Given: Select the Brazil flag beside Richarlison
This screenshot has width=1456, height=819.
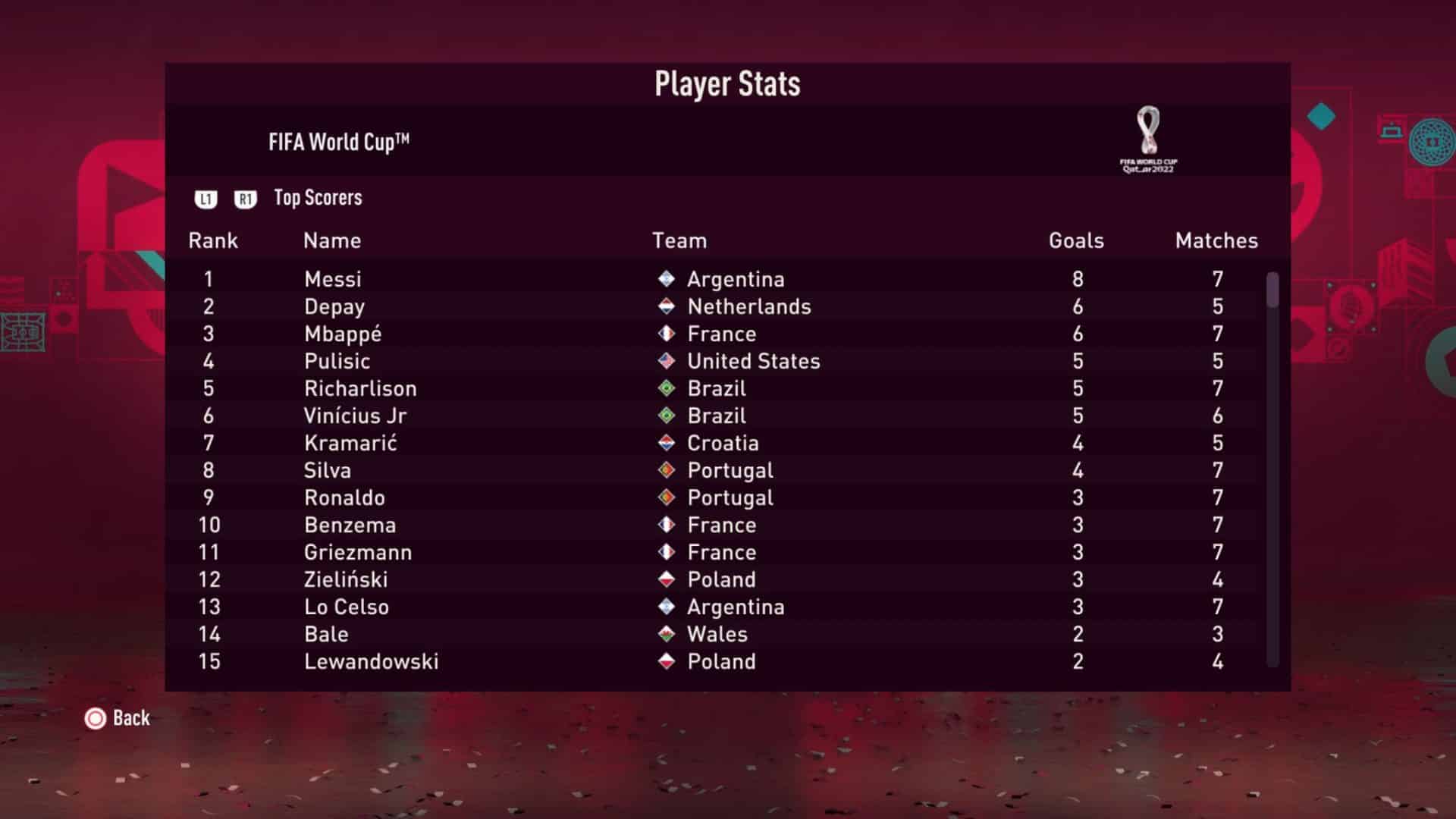Looking at the screenshot, I should point(667,388).
